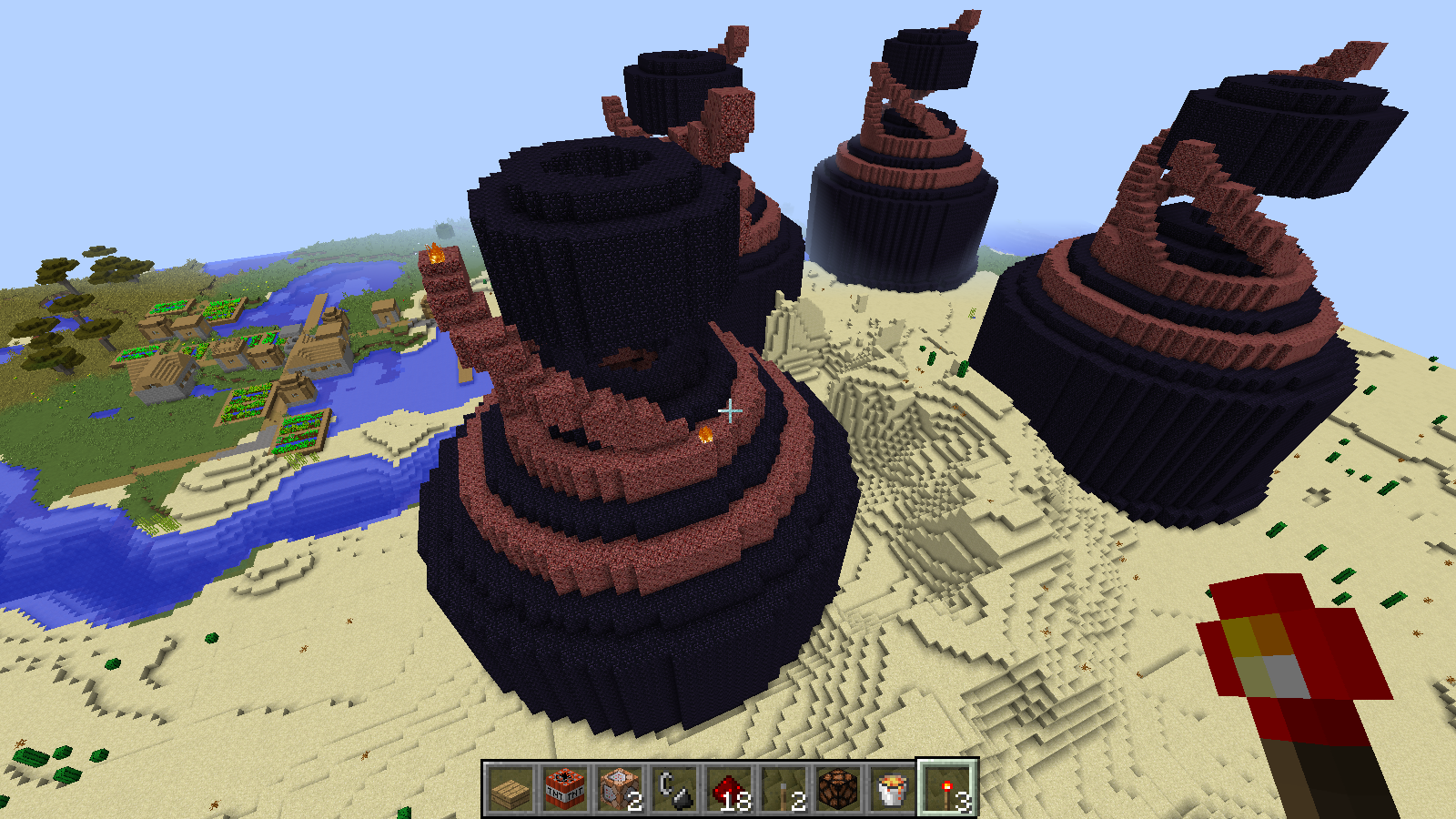Select the lava bucket item
Screen dimensions: 1456x819
pos(890,790)
